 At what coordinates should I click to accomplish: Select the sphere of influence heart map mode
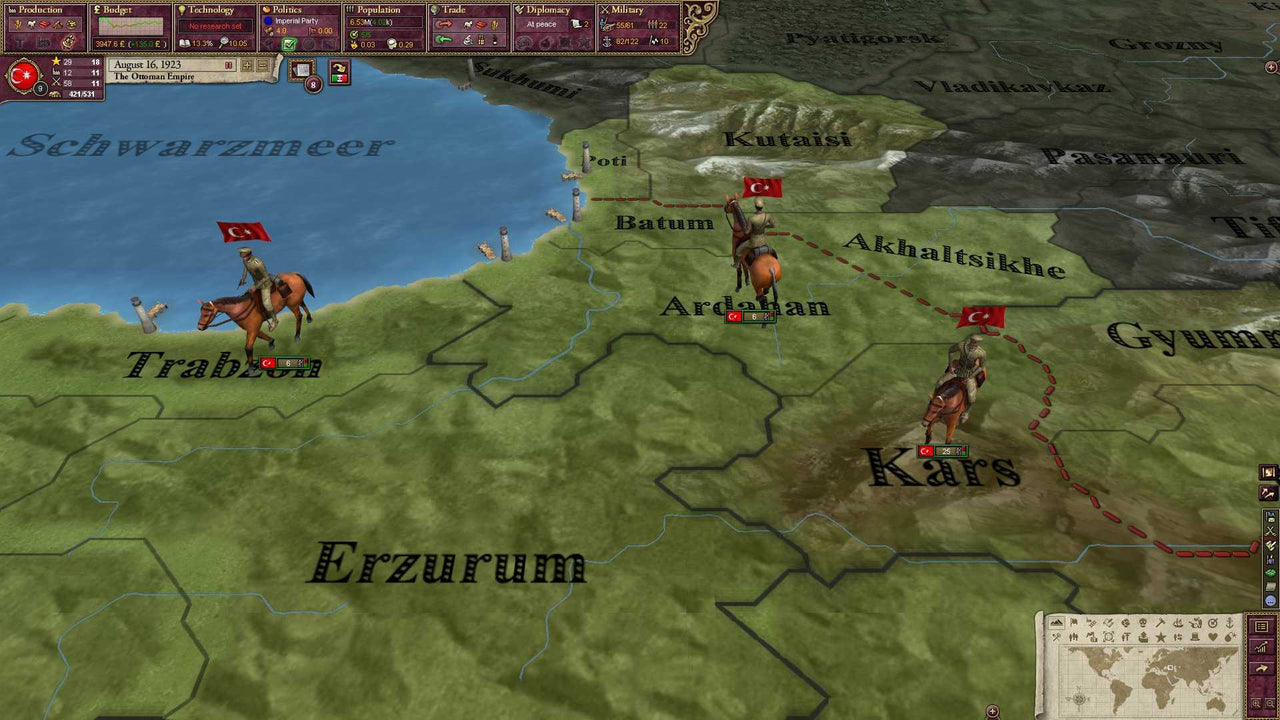1214,638
